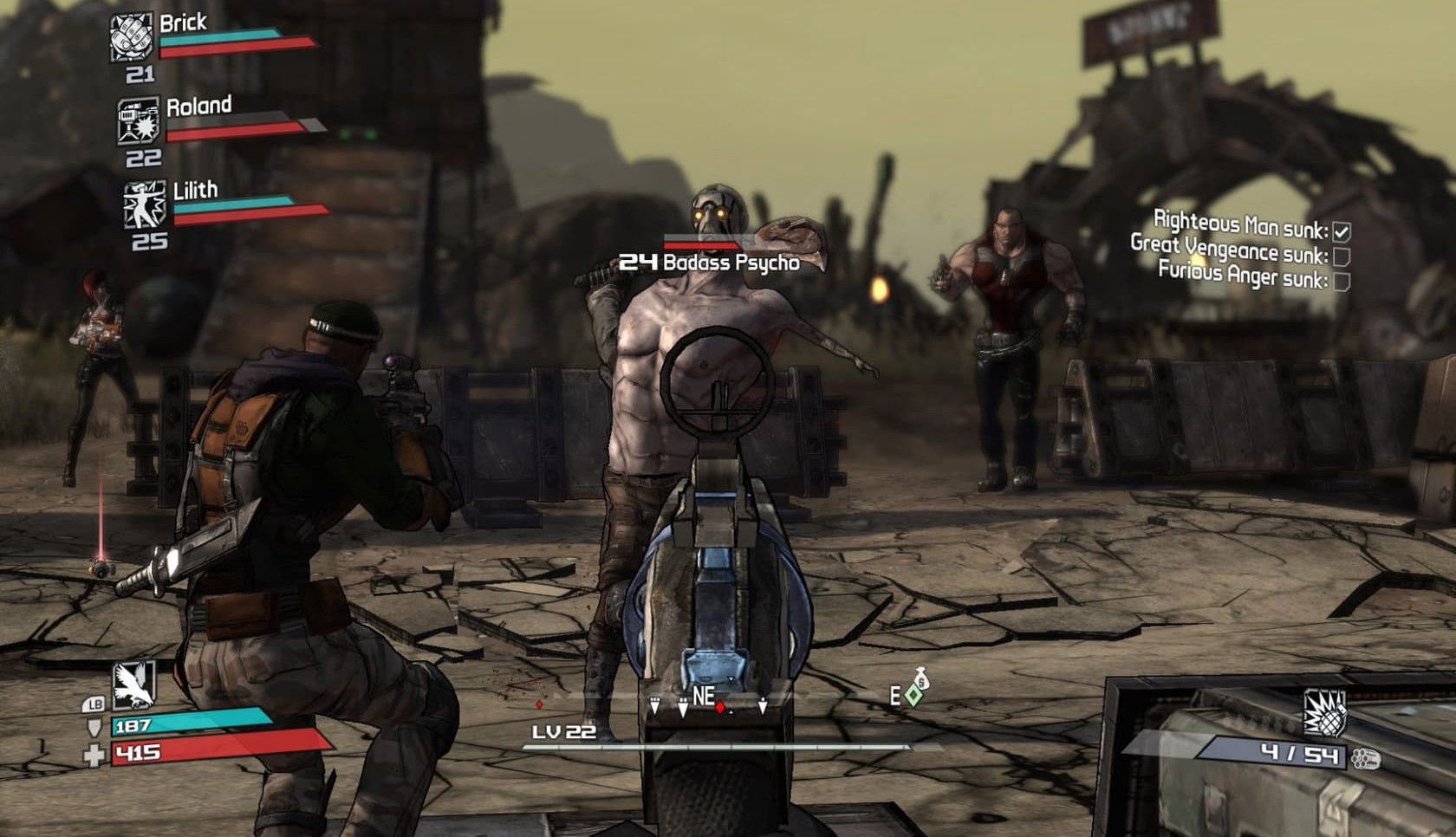
Task: Activate the bird action skill icon
Action: coord(134,683)
